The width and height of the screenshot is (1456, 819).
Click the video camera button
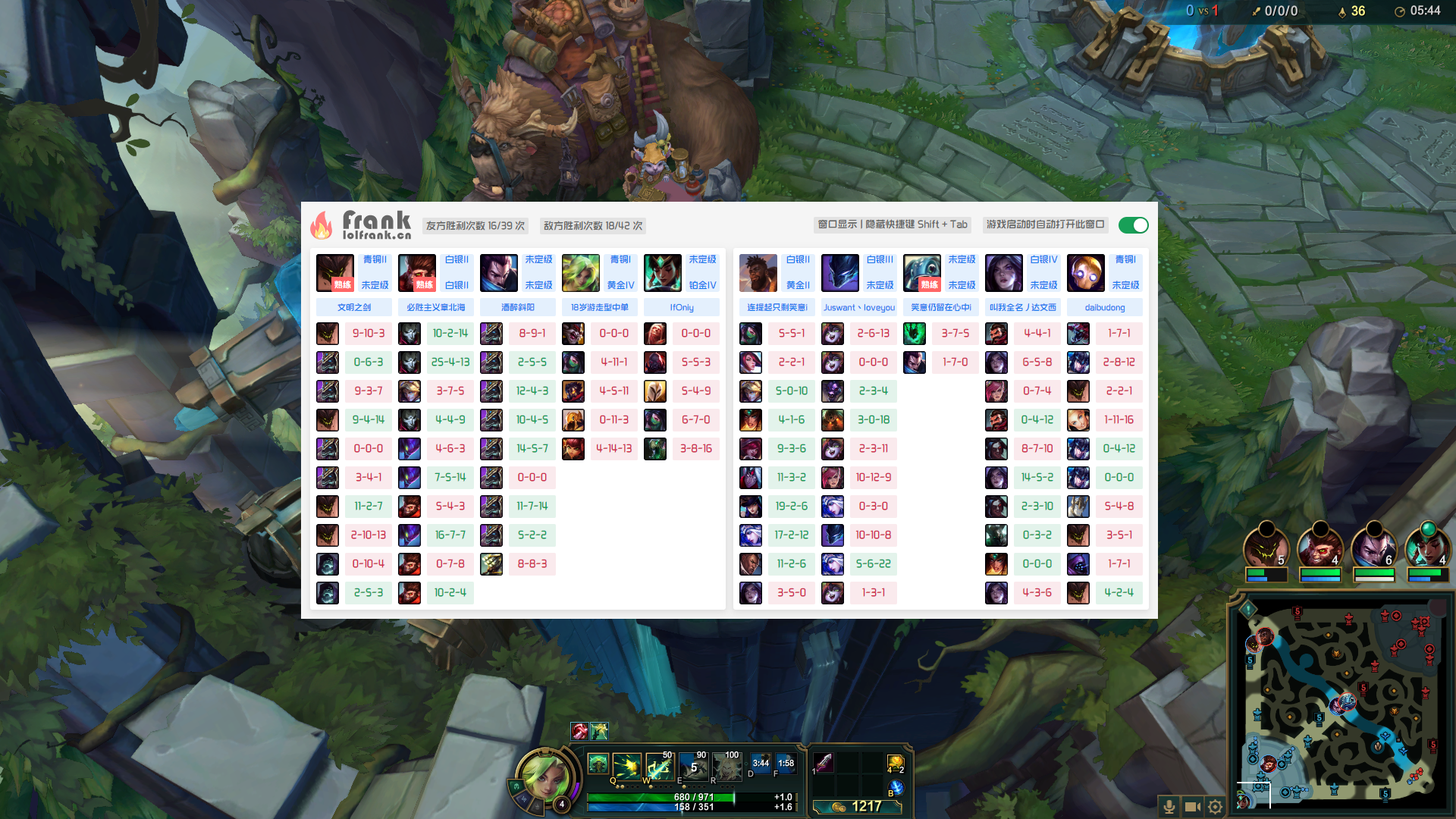click(1192, 807)
